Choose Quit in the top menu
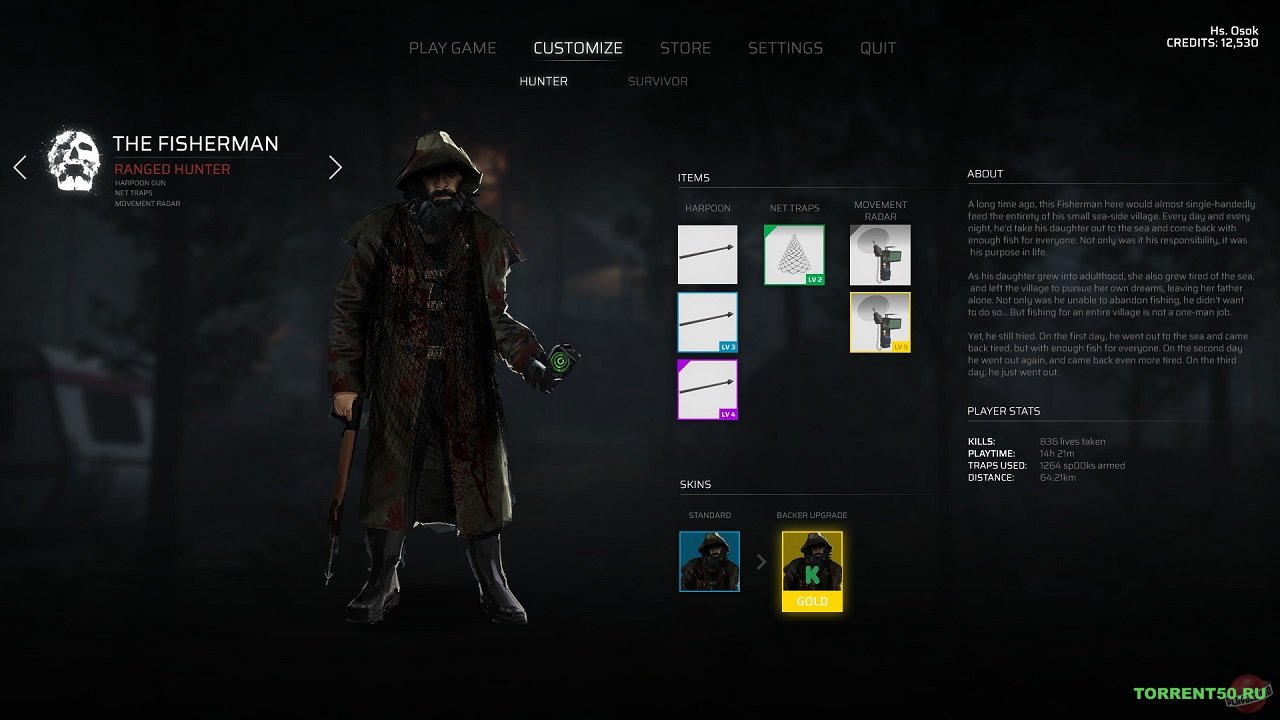Viewport: 1280px width, 720px height. pyautogui.click(x=878, y=48)
